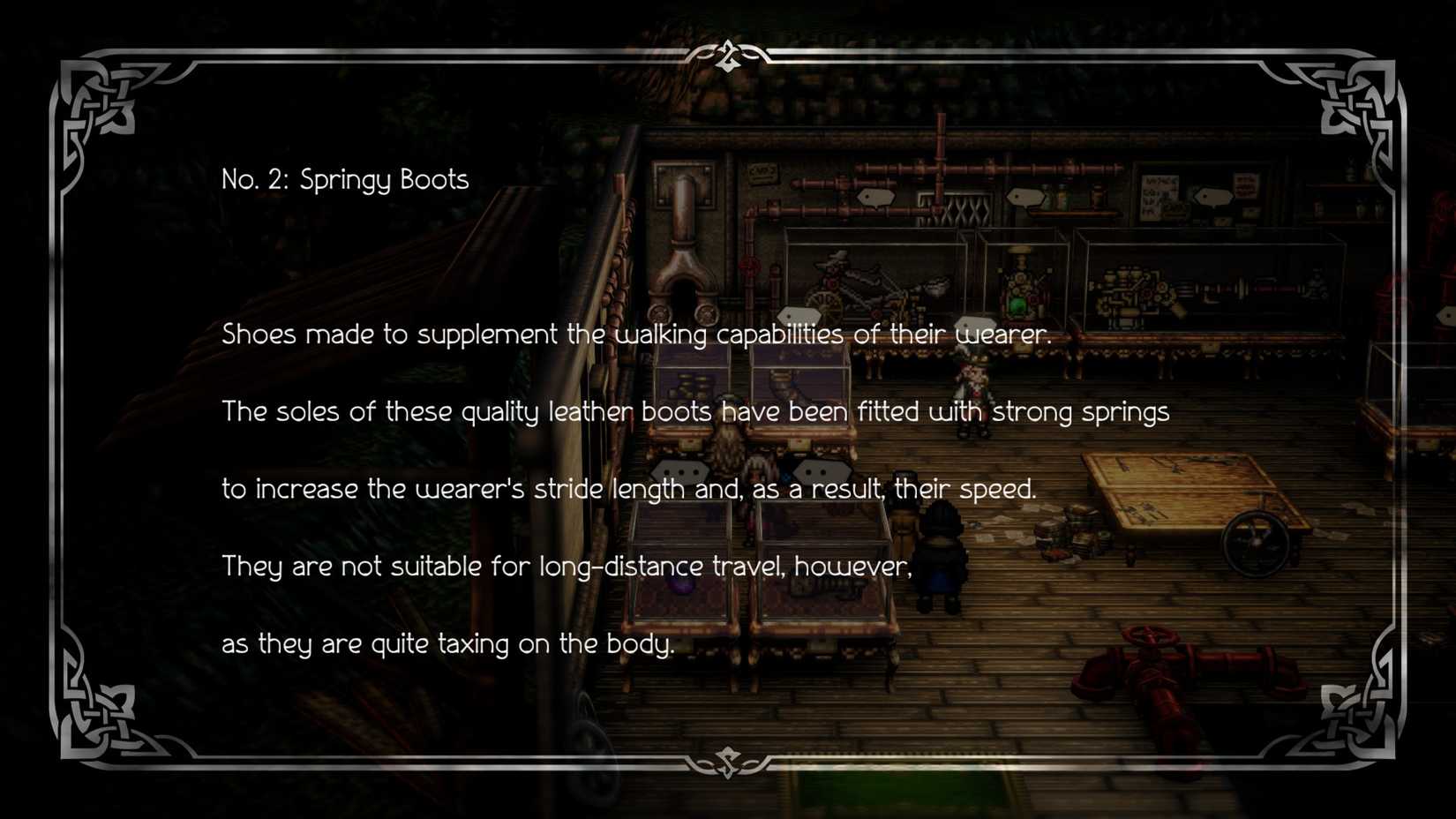Viewport: 1456px width, 819px height.
Task: Click the CAPD sign on the back wall
Action: [x=762, y=172]
